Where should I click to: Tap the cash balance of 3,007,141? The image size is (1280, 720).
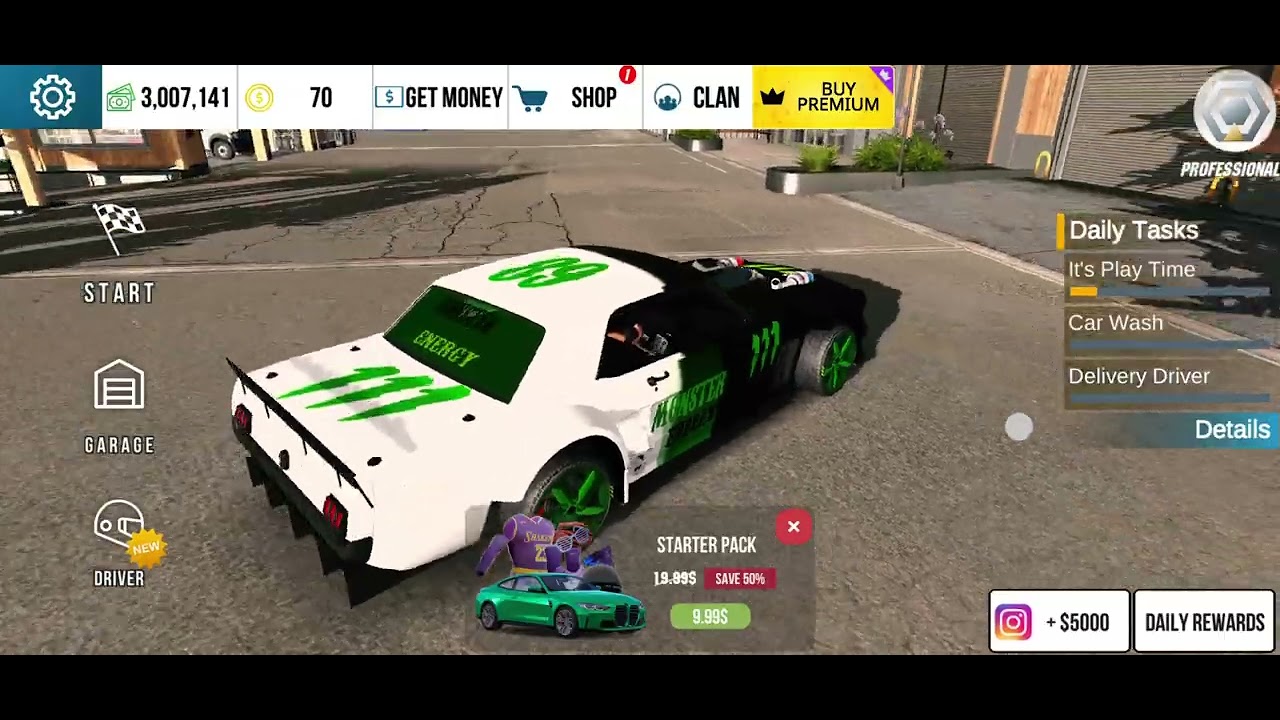[170, 97]
